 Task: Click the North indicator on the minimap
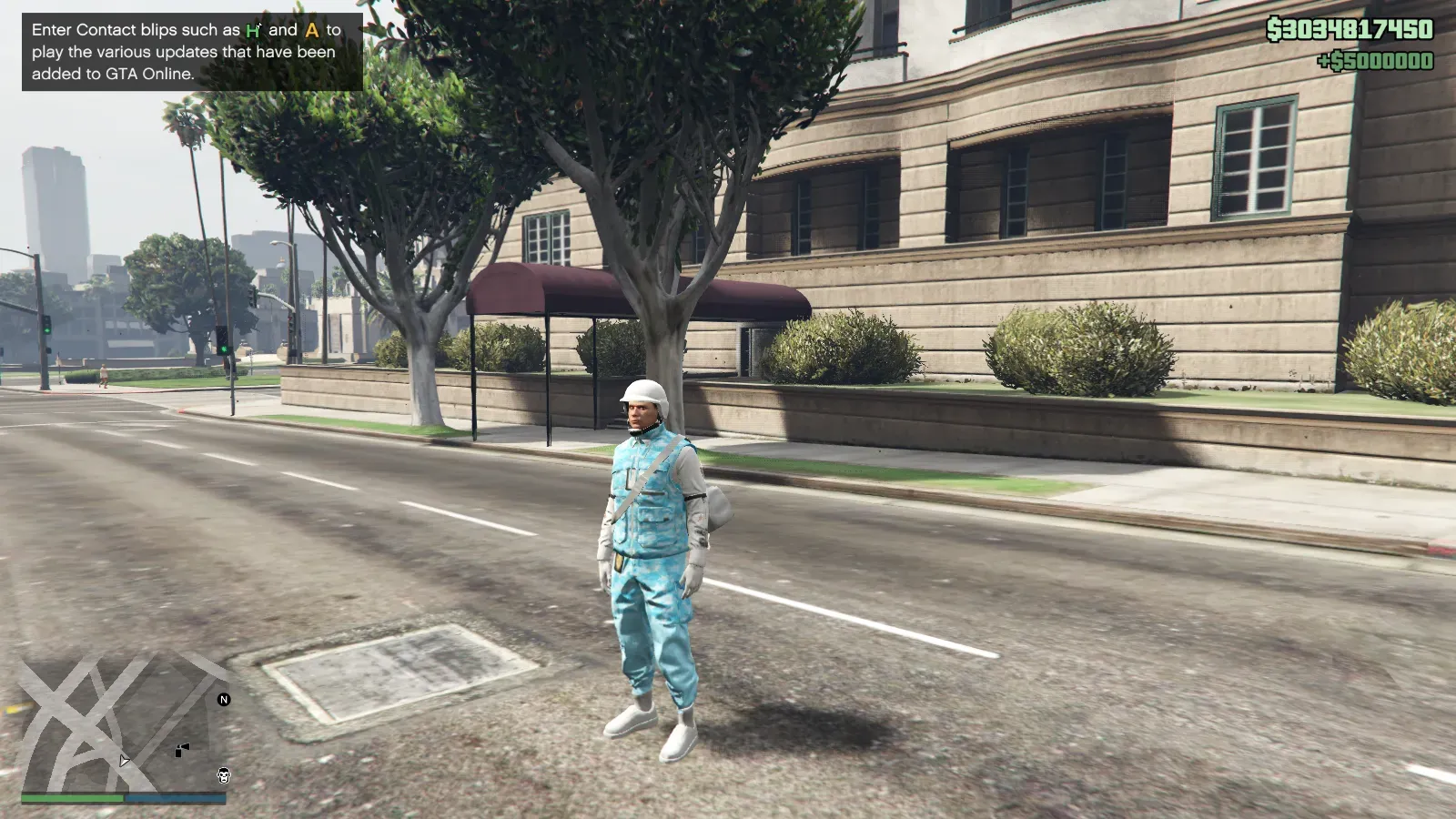(x=224, y=700)
